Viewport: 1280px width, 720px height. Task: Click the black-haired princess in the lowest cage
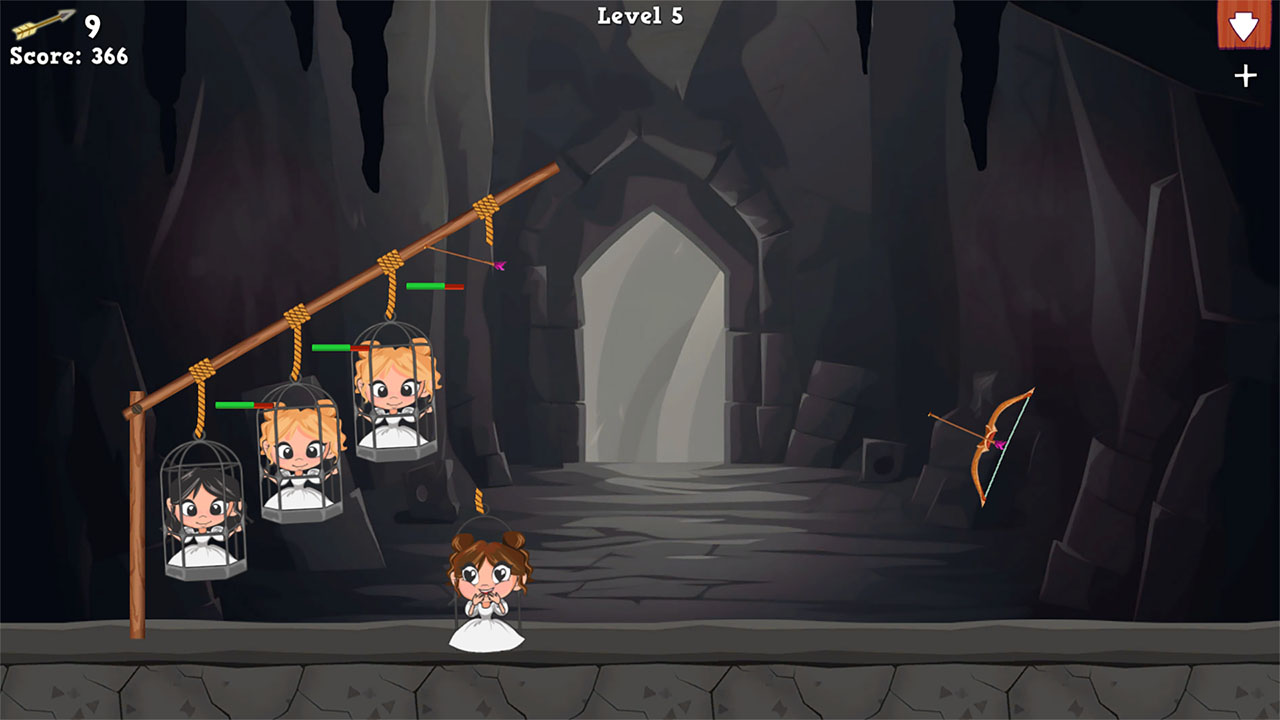coord(200,510)
